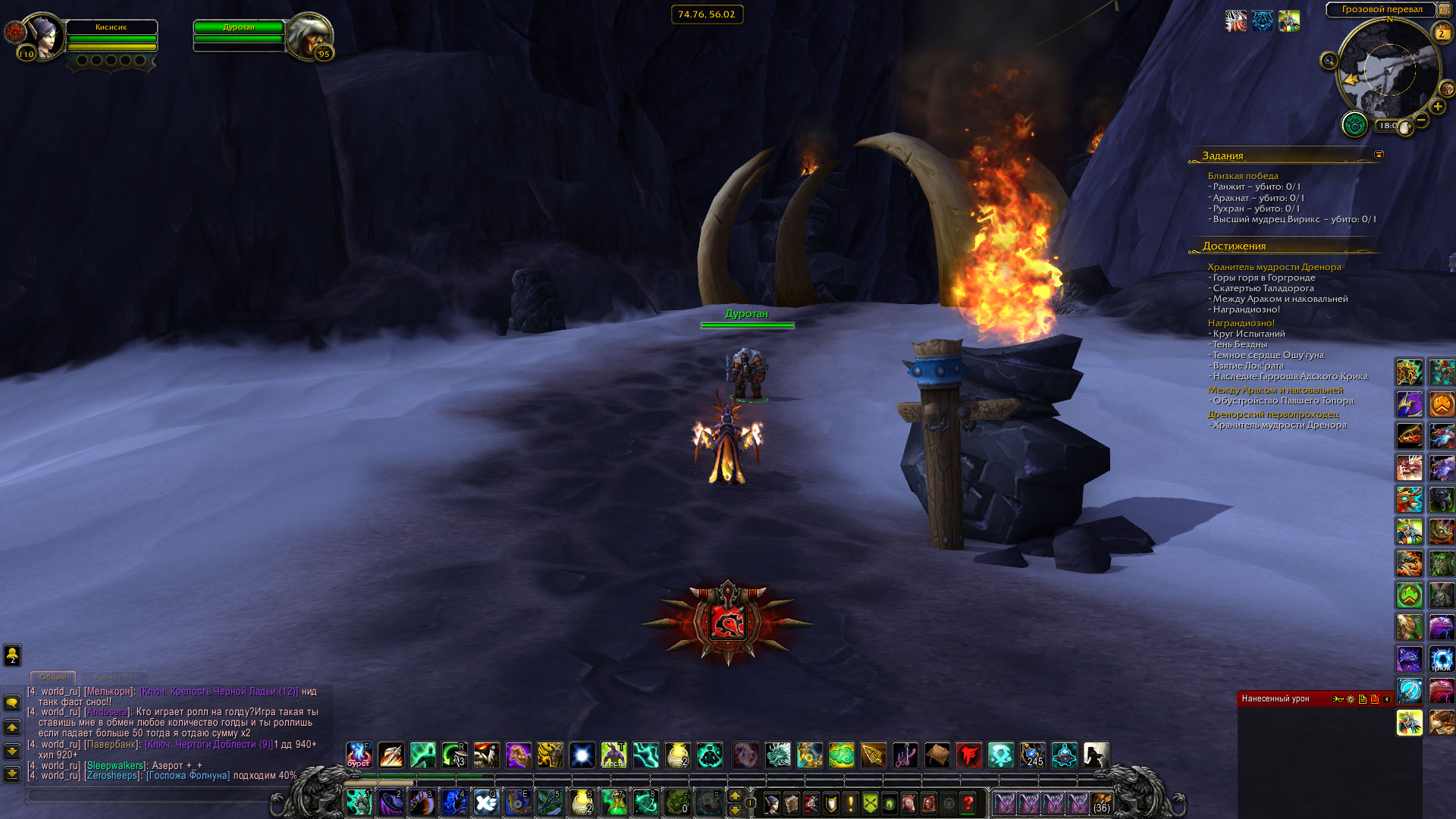Viewport: 1456px width, 819px height.
Task: Select the Близкая победа quest in tracker
Action: [x=1243, y=176]
